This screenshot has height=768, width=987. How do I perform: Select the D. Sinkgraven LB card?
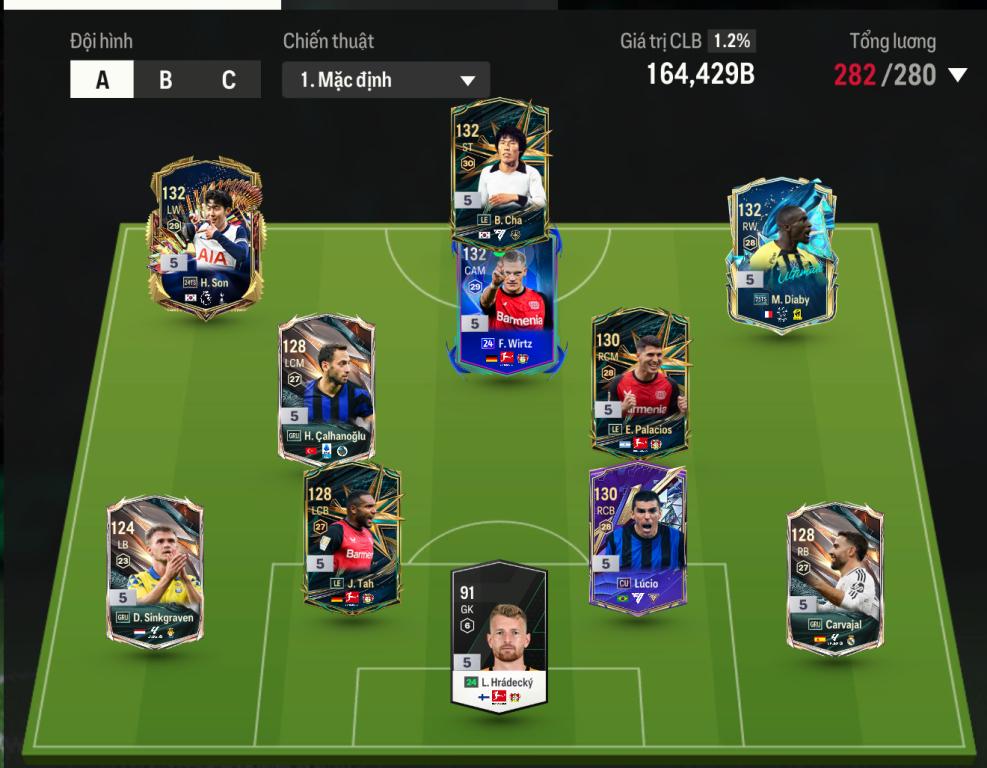pos(155,572)
